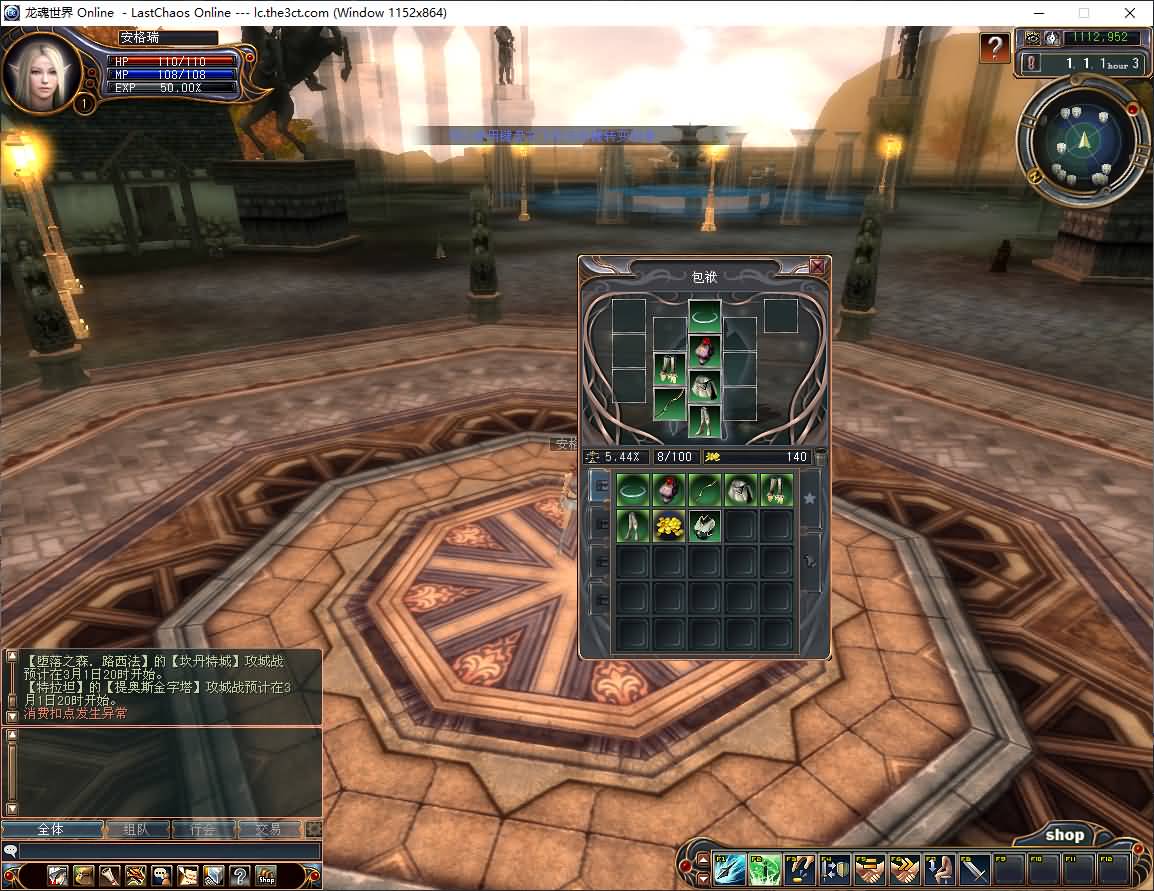The image size is (1154, 891).
Task: Open help from the bottom-left menu bar
Action: tap(240, 876)
